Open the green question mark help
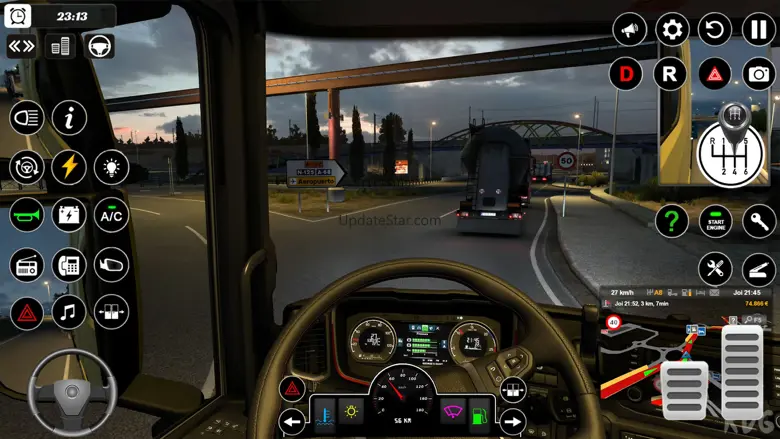 point(671,220)
